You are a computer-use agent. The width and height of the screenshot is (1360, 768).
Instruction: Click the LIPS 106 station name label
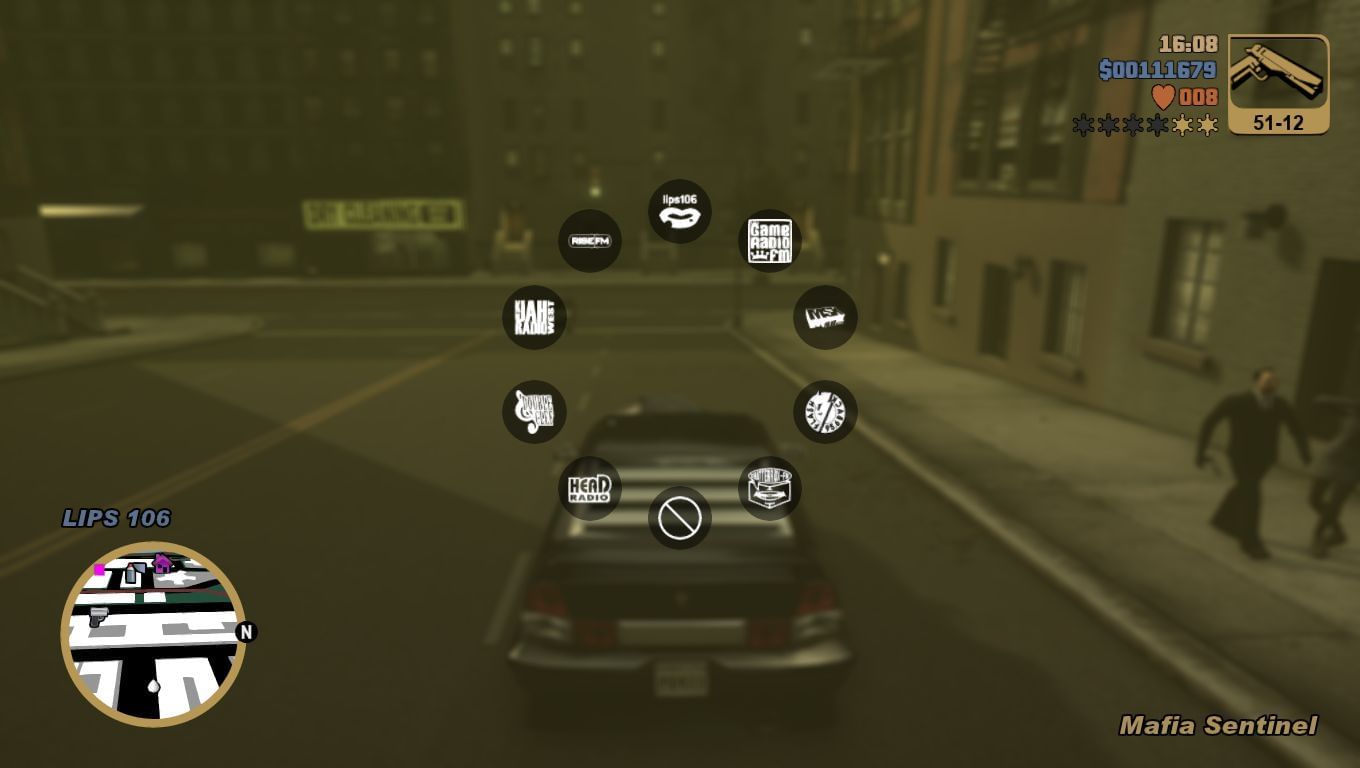(x=117, y=518)
